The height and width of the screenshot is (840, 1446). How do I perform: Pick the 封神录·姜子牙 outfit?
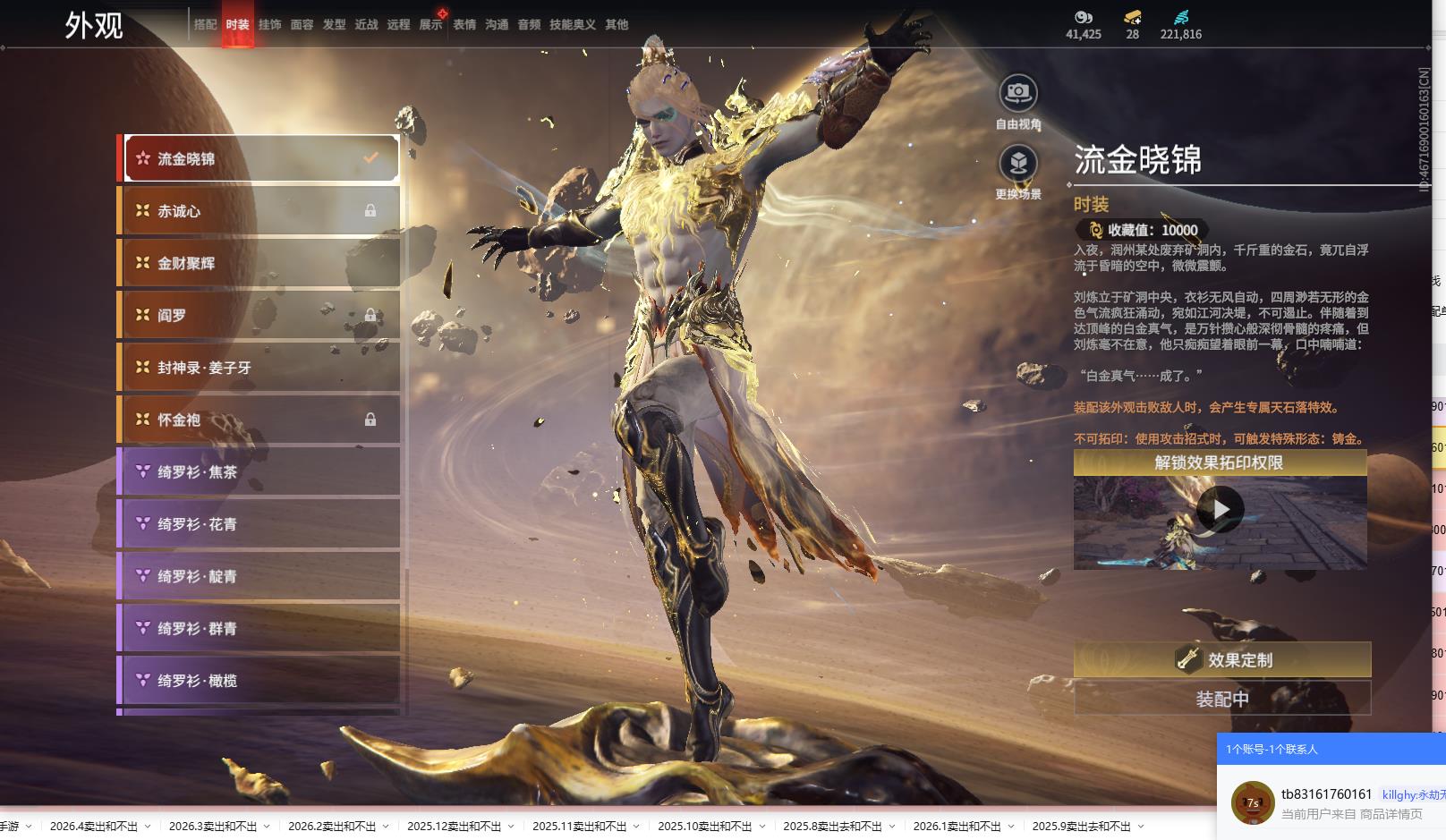[x=259, y=368]
